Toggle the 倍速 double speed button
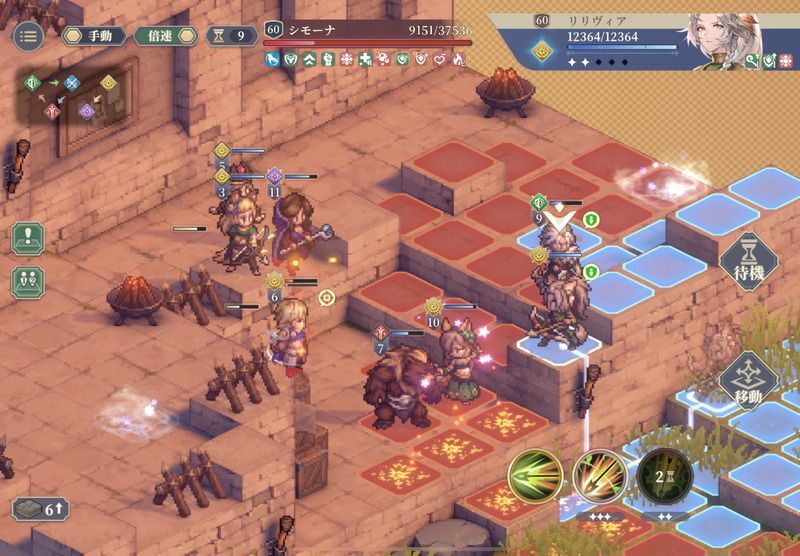The height and width of the screenshot is (556, 800). pyautogui.click(x=164, y=37)
